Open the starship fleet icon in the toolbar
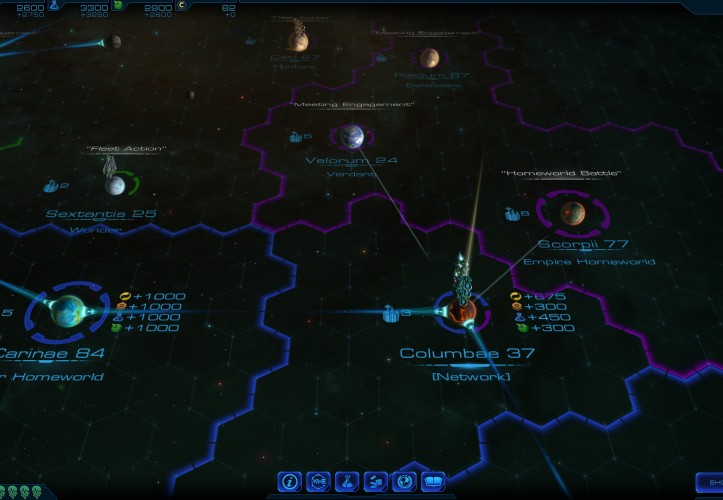Screen dimensions: 723x500 point(319,481)
